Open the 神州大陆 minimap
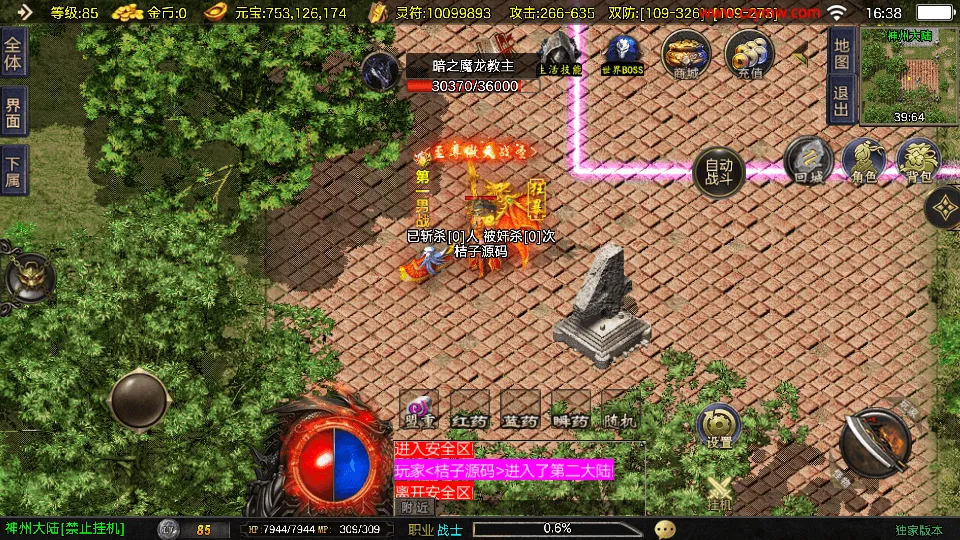 coord(908,74)
